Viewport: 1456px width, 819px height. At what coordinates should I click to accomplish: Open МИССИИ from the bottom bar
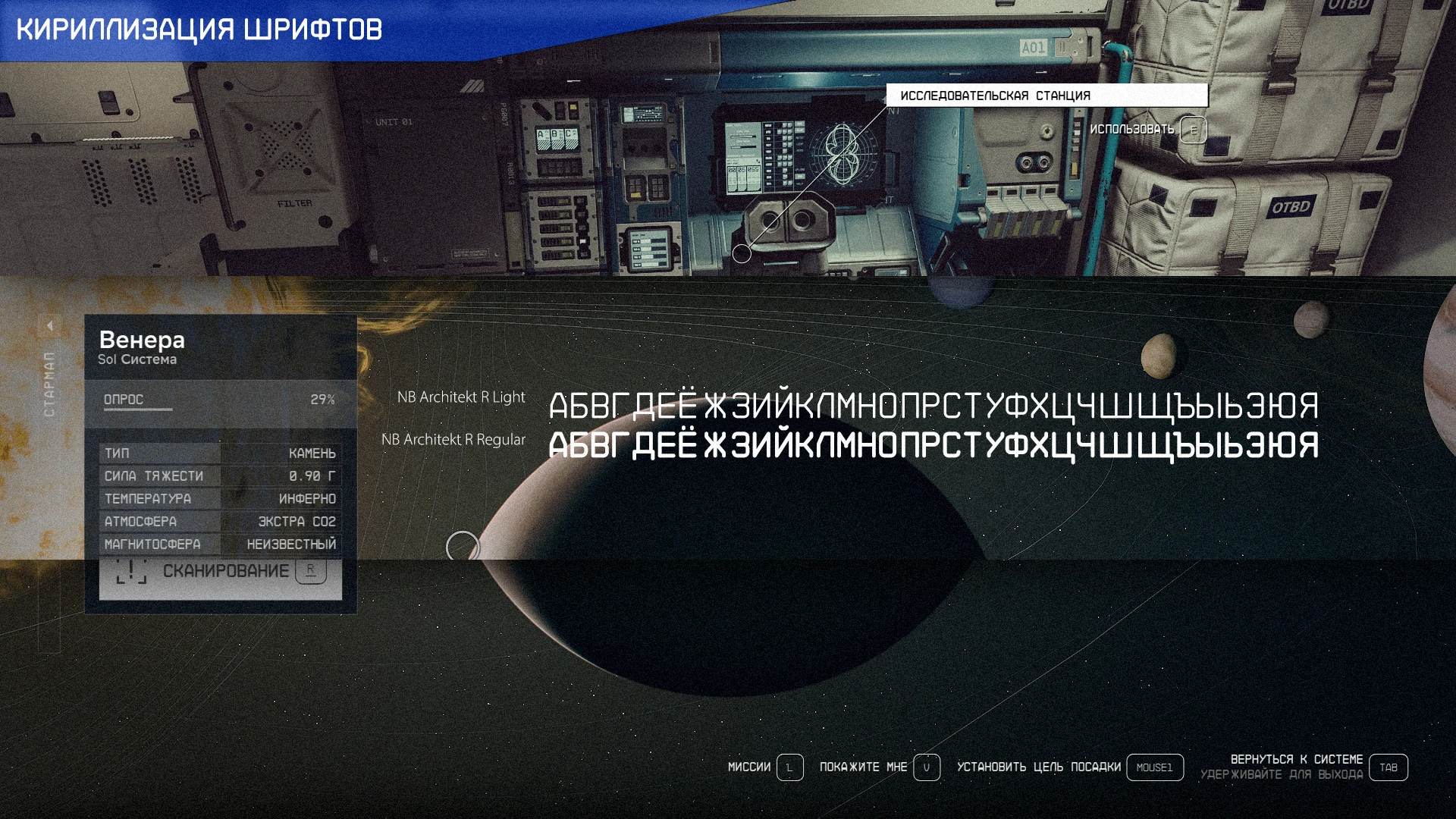(749, 767)
